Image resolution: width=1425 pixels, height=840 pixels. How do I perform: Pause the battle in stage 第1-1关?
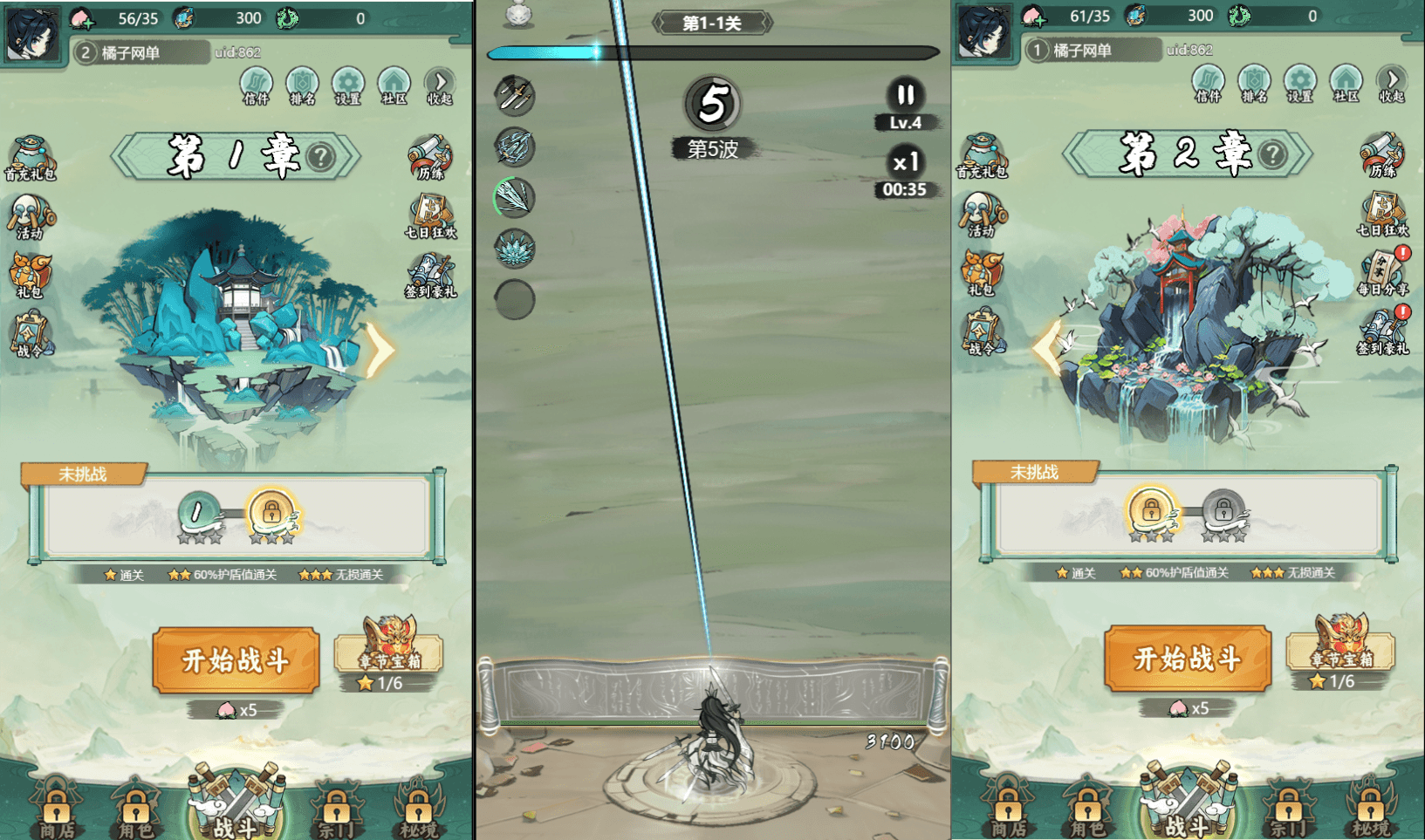click(x=905, y=94)
